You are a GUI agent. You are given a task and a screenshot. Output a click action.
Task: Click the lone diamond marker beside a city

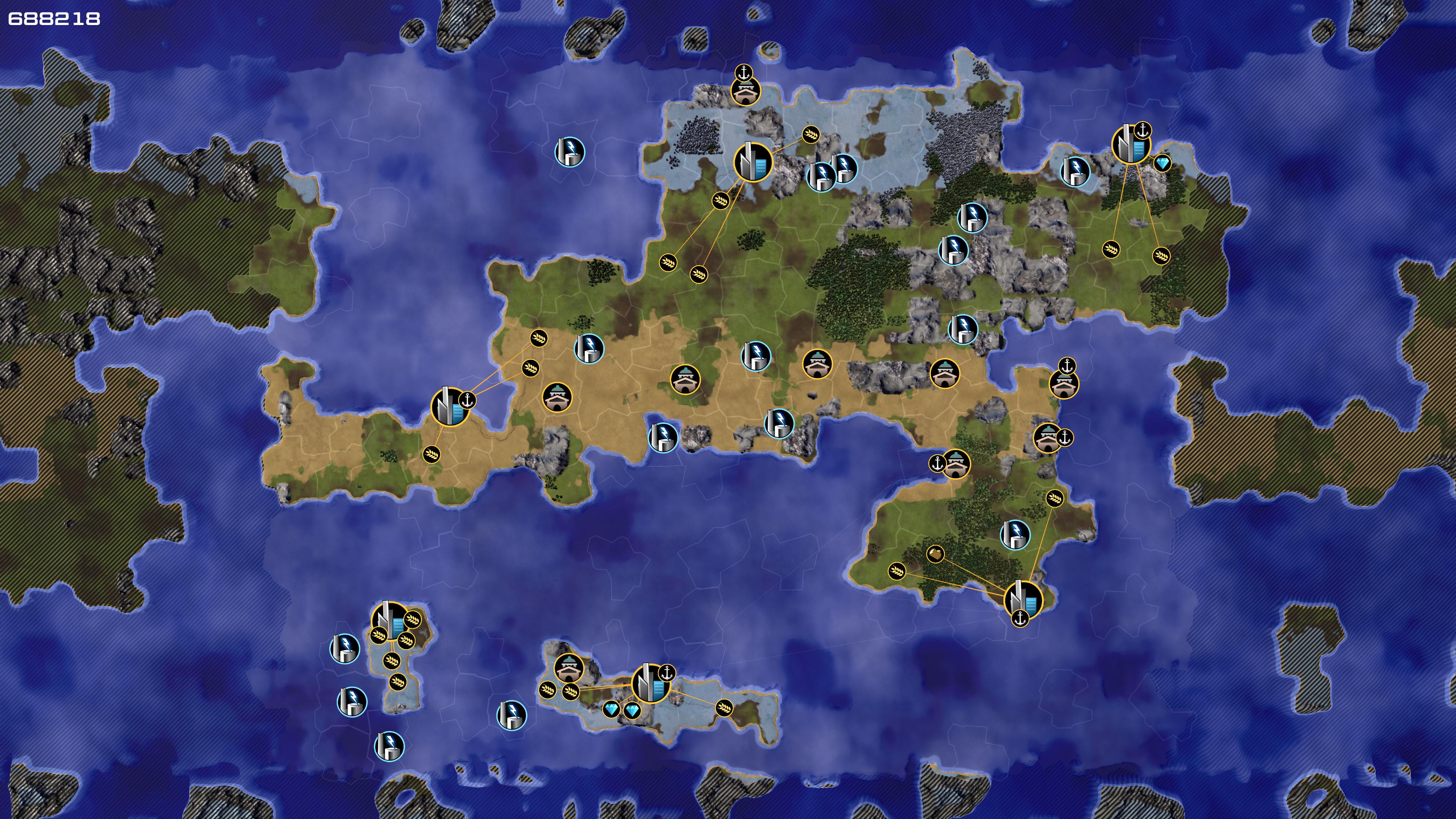tap(1162, 163)
